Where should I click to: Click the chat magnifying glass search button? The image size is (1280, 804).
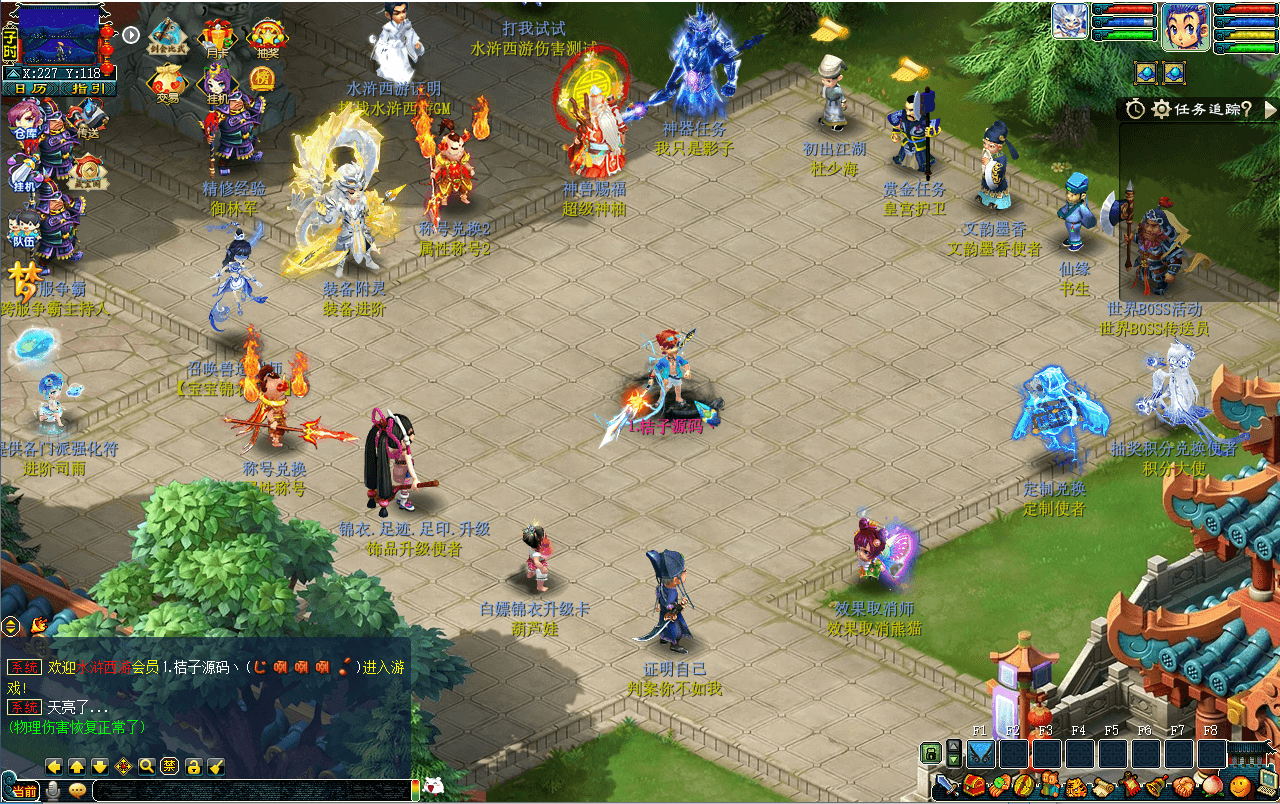click(x=146, y=766)
